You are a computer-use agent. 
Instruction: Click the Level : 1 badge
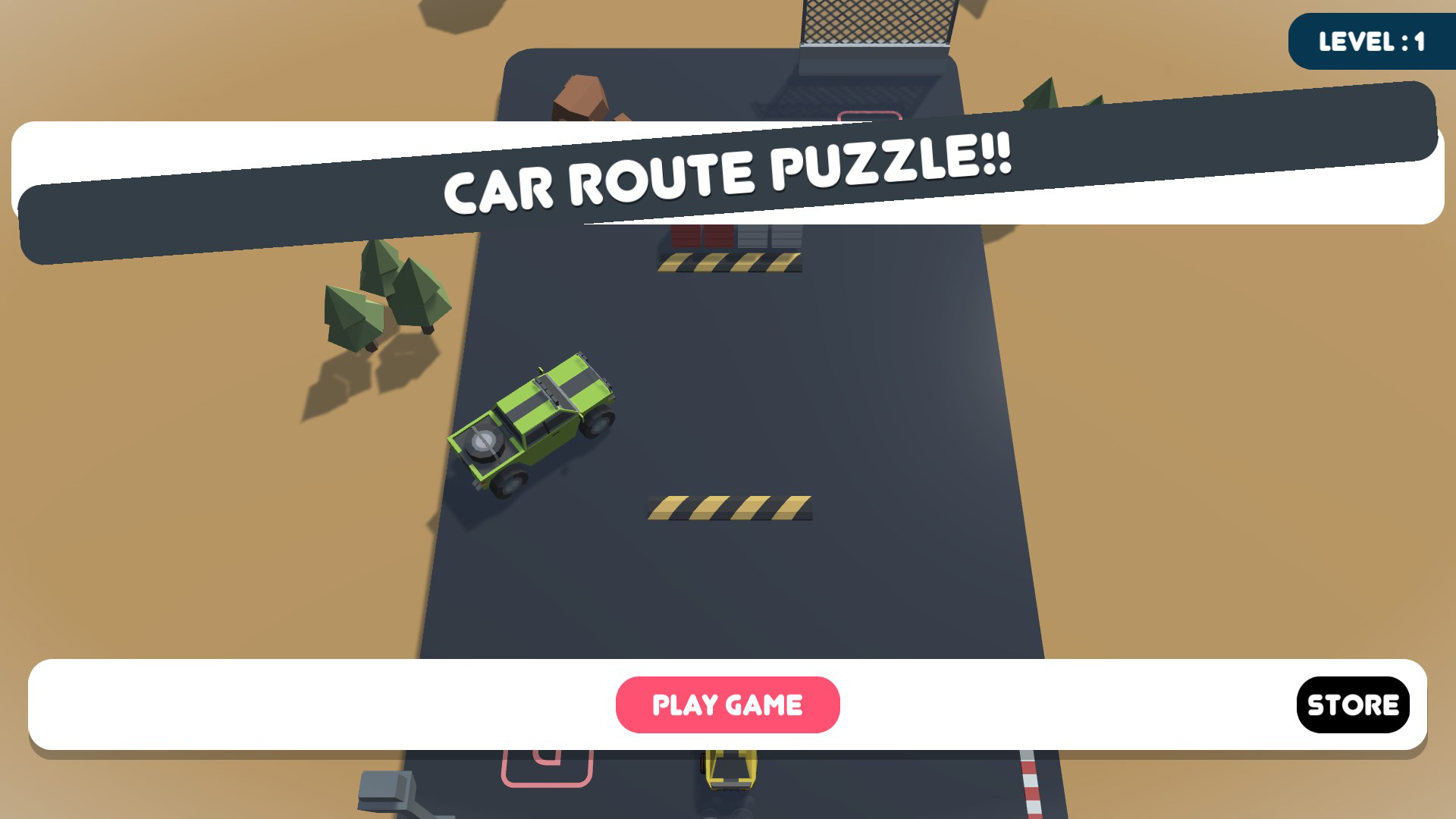click(1371, 42)
